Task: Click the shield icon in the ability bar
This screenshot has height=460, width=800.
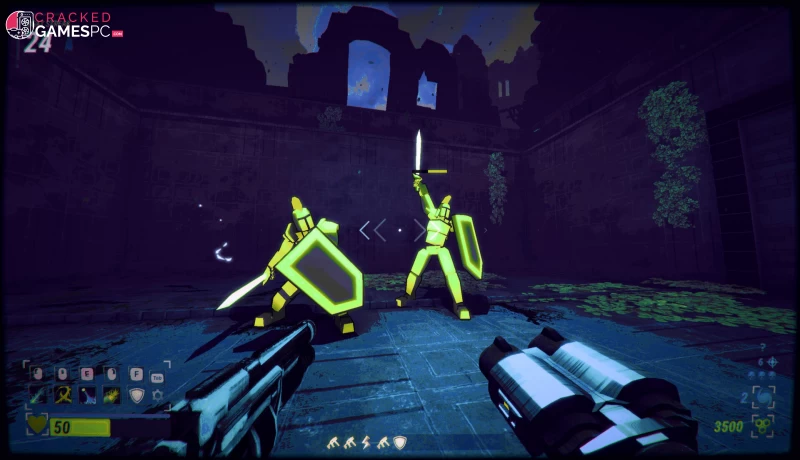Action: [136, 396]
